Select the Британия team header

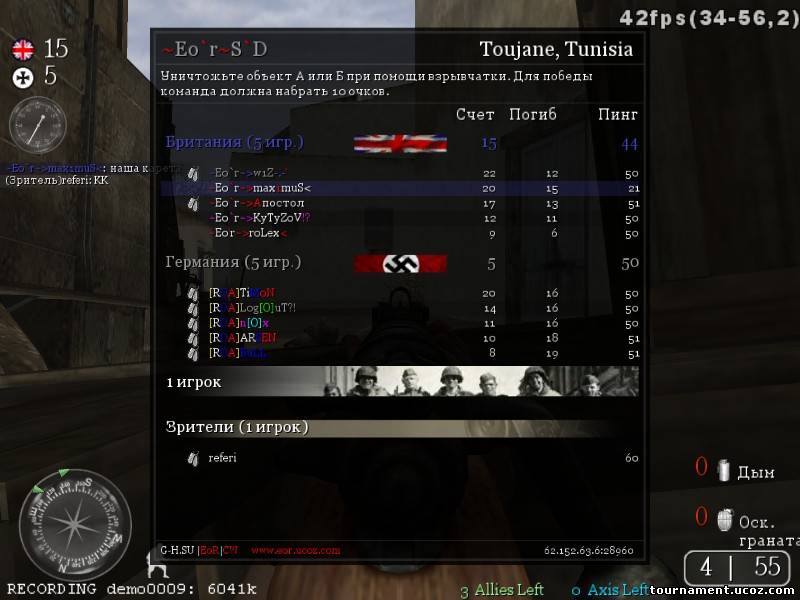[x=234, y=143]
